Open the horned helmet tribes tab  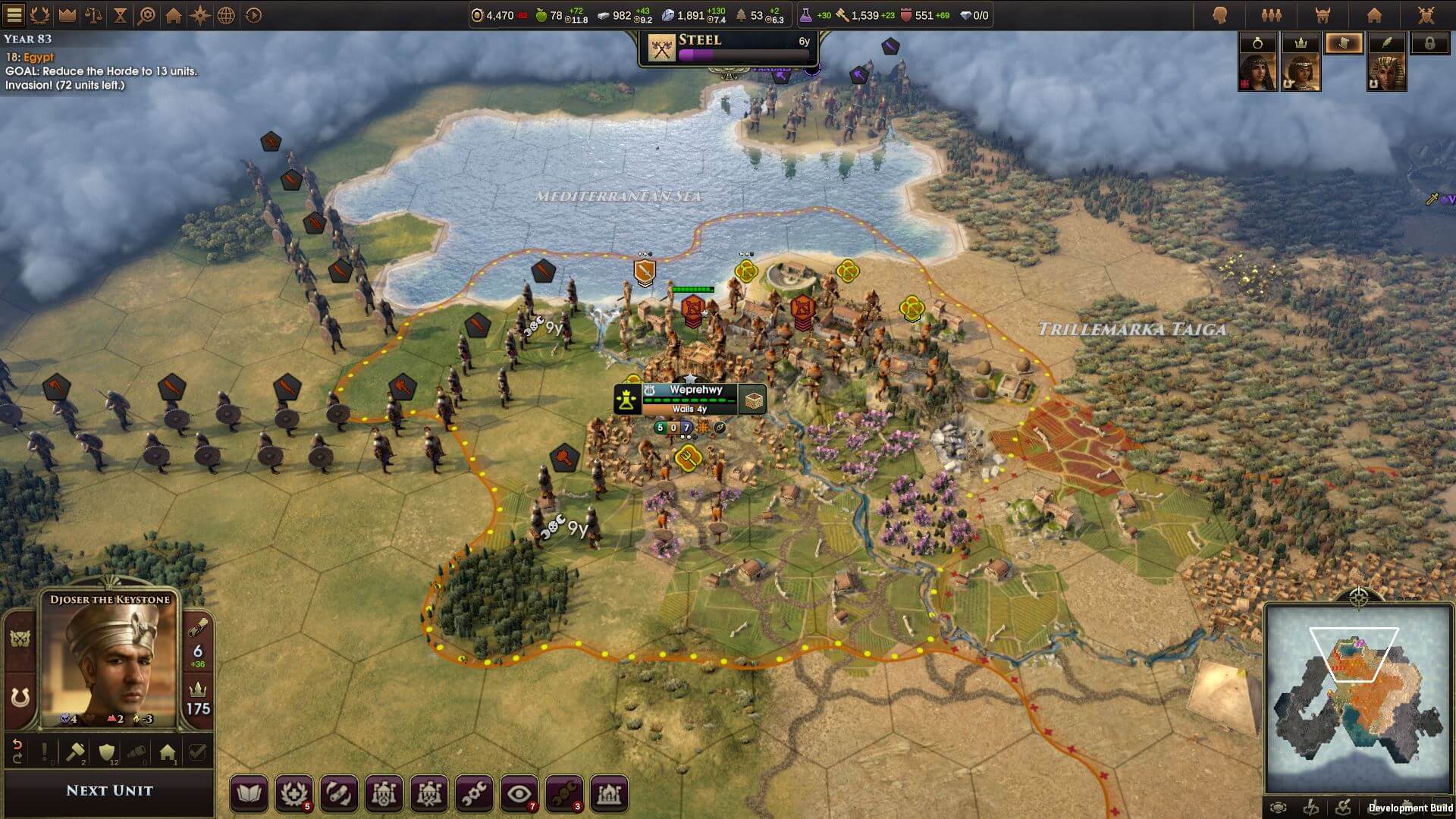pos(1323,15)
